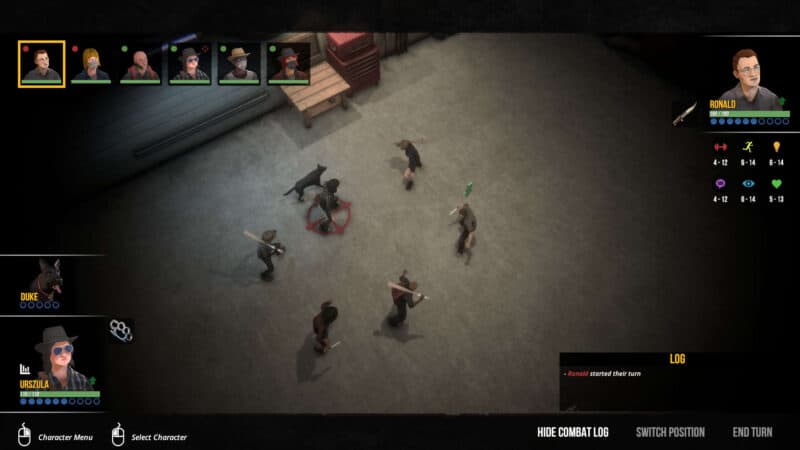Click Urszula's brass knuckles weapon icon

(121, 328)
